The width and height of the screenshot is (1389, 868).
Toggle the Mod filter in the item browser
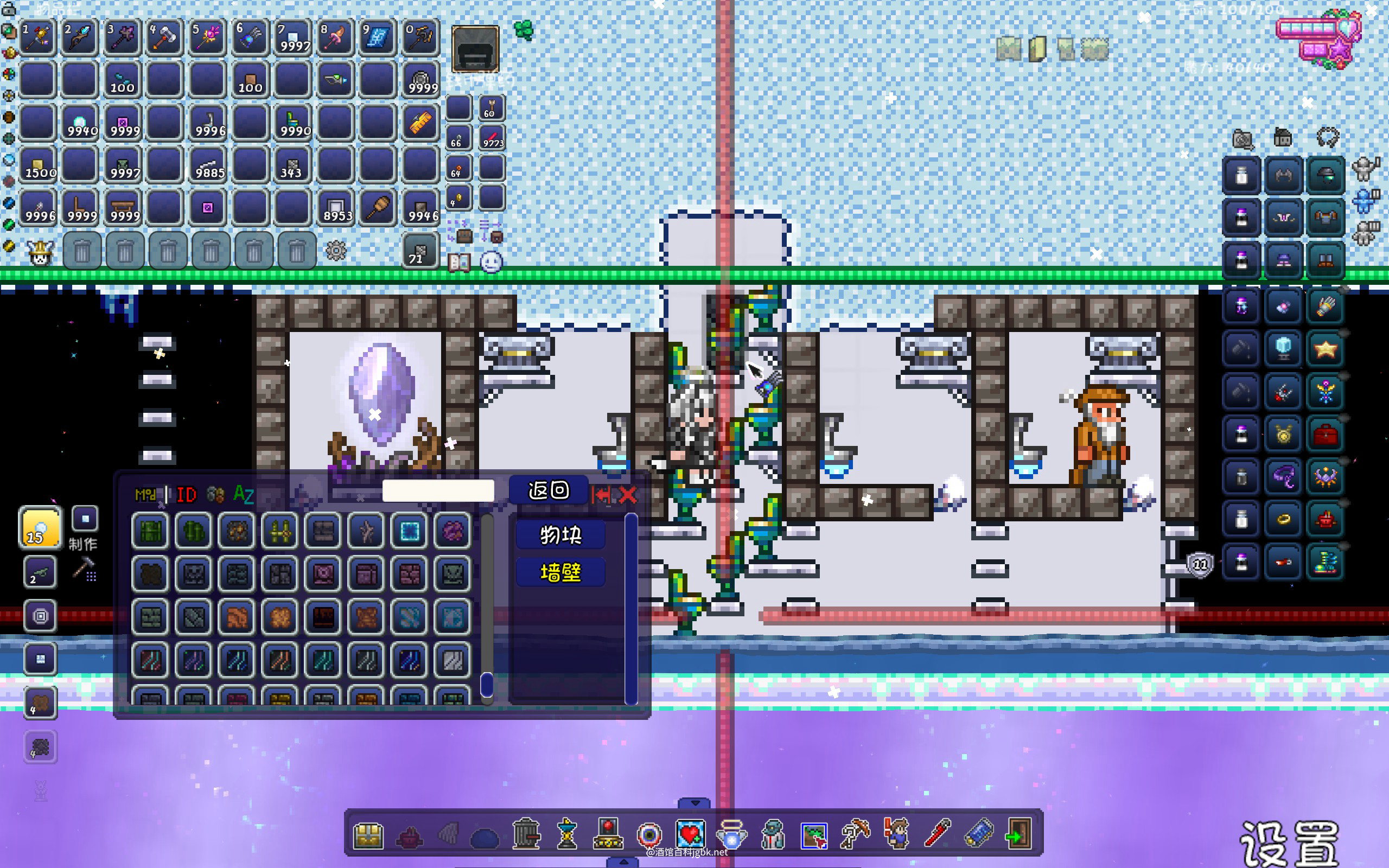[x=146, y=495]
